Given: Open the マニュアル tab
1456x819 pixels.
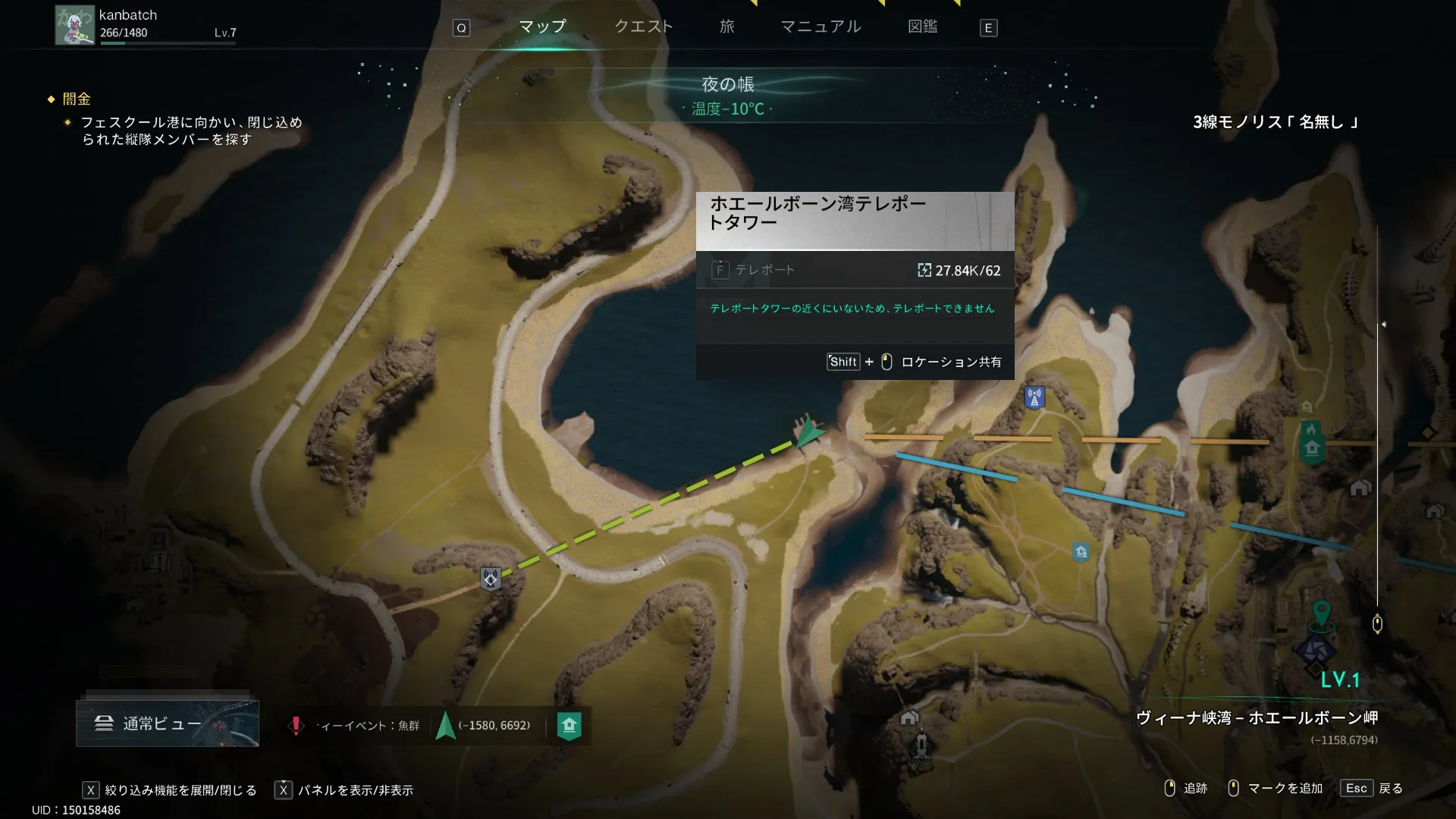Looking at the screenshot, I should (821, 27).
